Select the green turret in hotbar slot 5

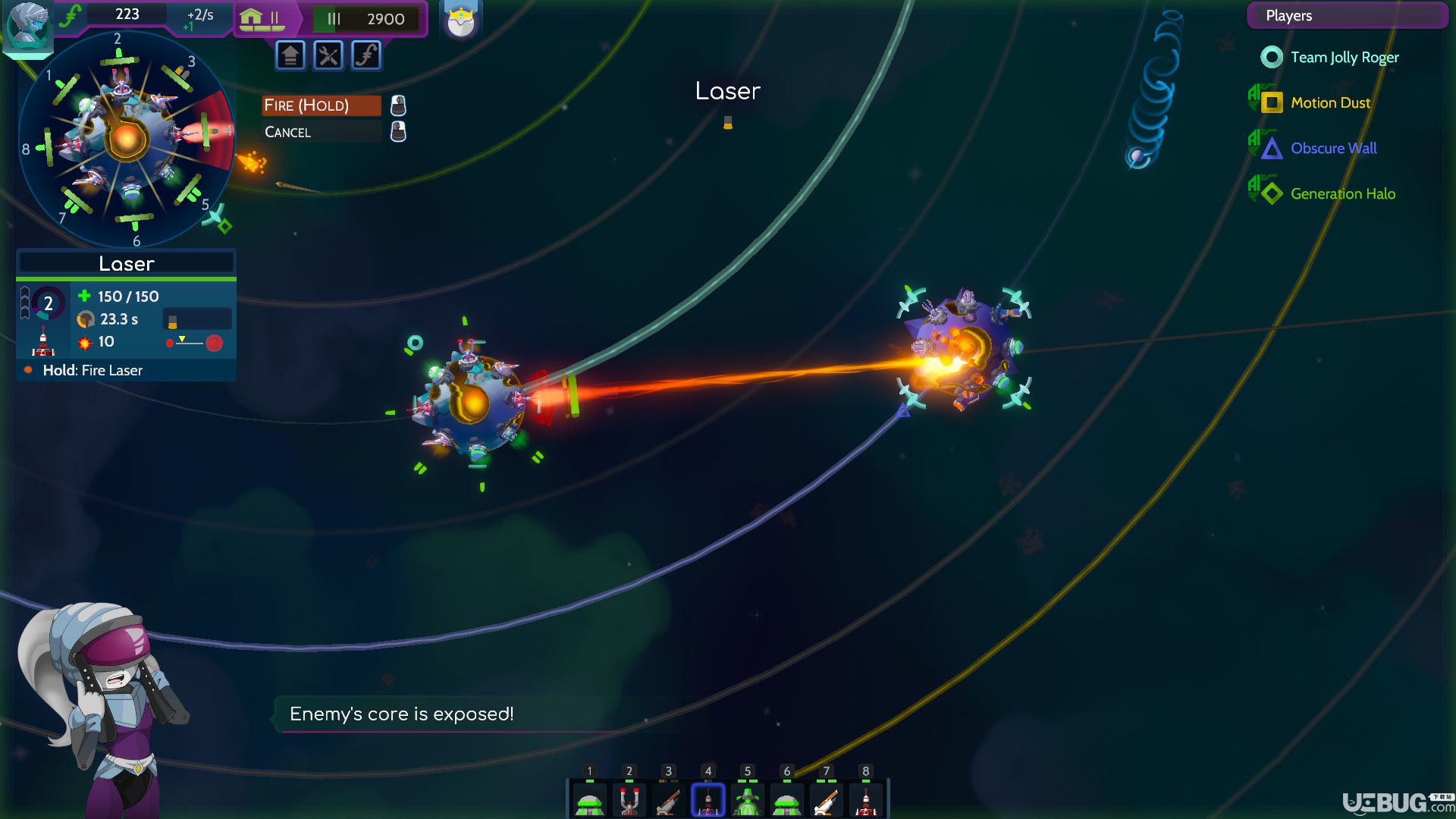pyautogui.click(x=747, y=801)
